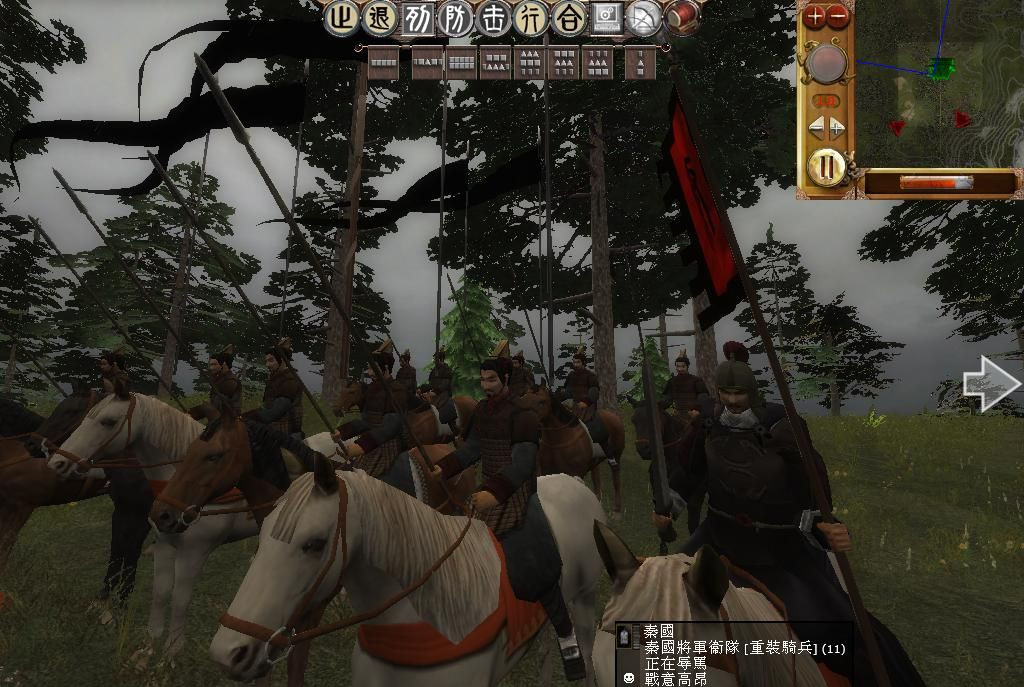Choose the 行 march command

coord(531,17)
